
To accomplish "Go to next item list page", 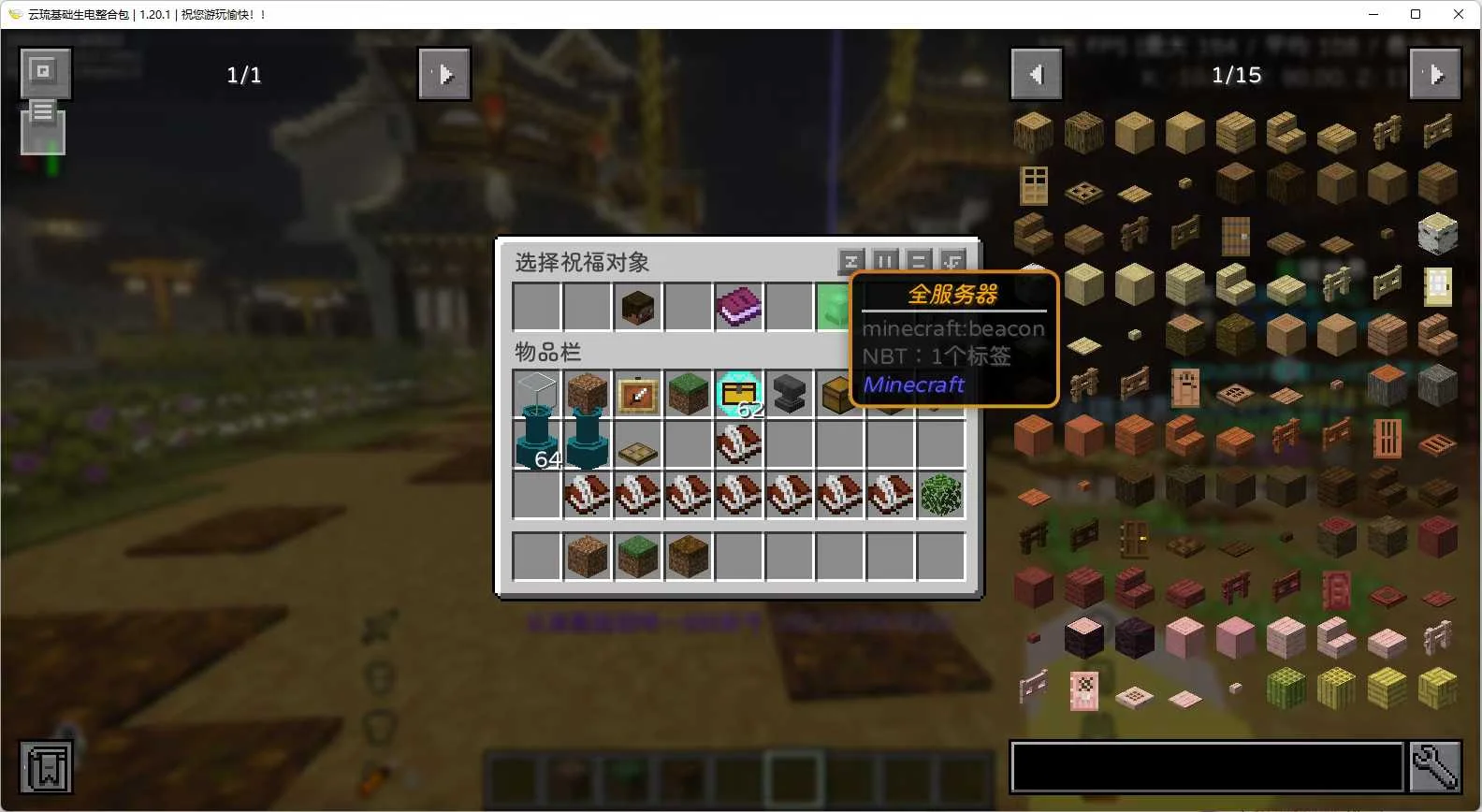I will pyautogui.click(x=1435, y=74).
